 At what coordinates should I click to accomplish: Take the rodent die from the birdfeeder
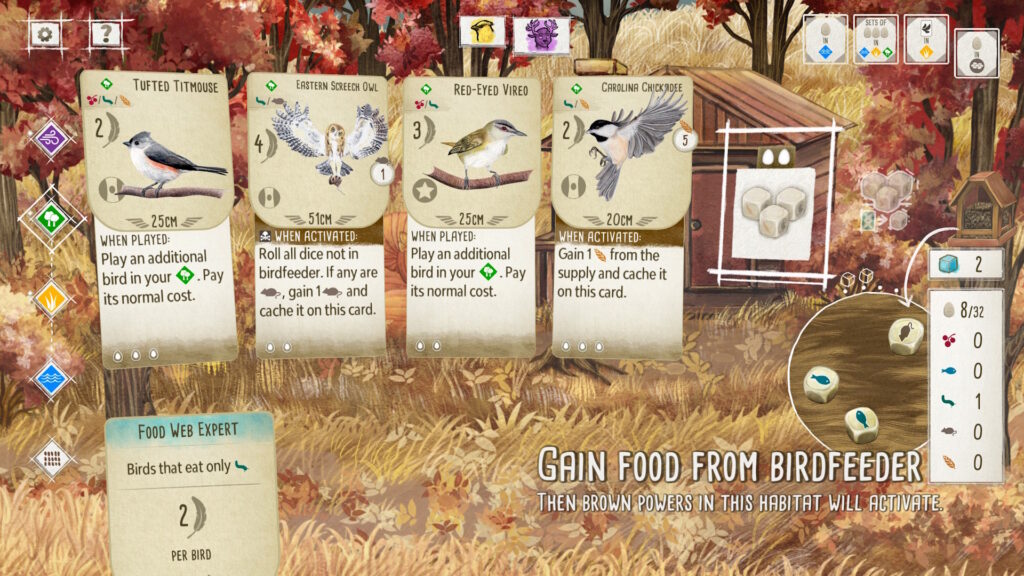point(906,336)
